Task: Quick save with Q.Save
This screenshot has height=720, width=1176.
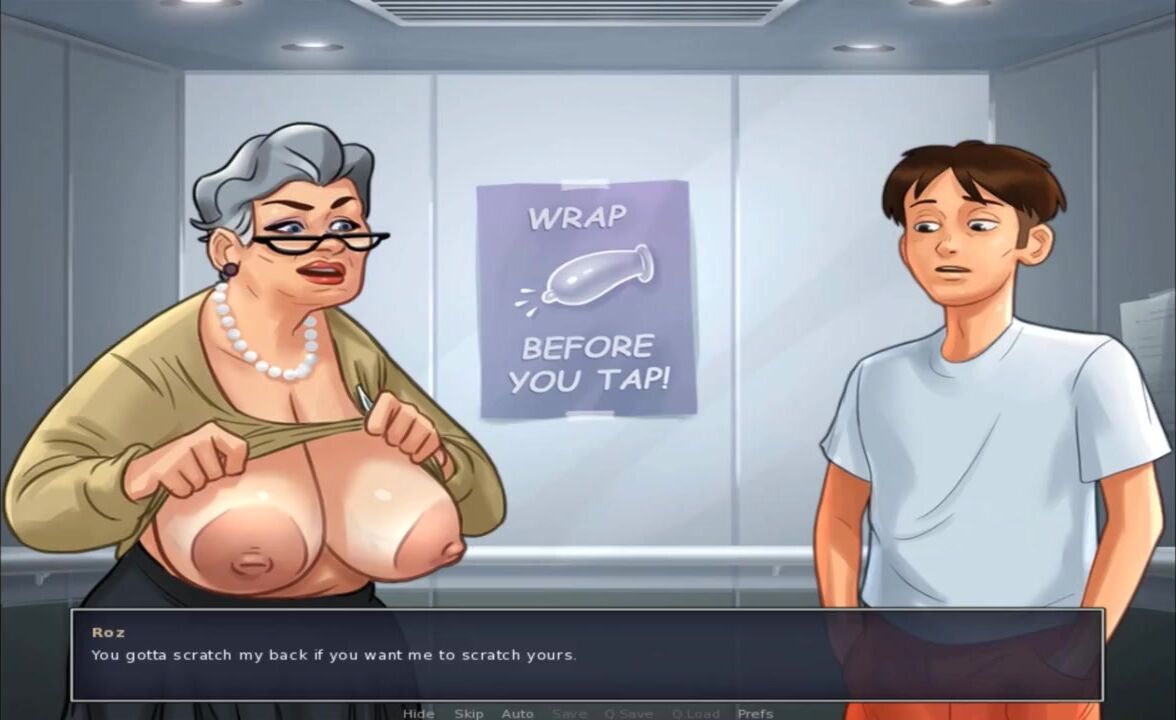Action: [628, 713]
